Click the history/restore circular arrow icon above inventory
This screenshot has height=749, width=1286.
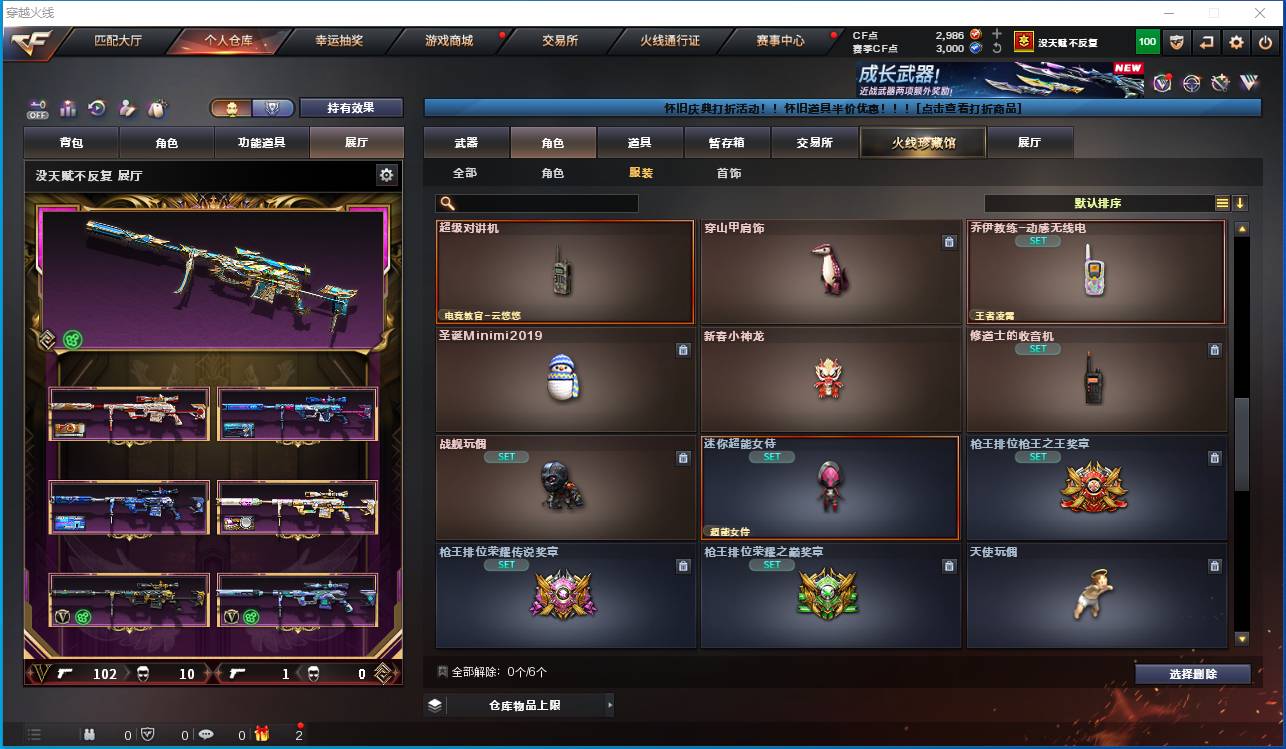click(x=96, y=107)
